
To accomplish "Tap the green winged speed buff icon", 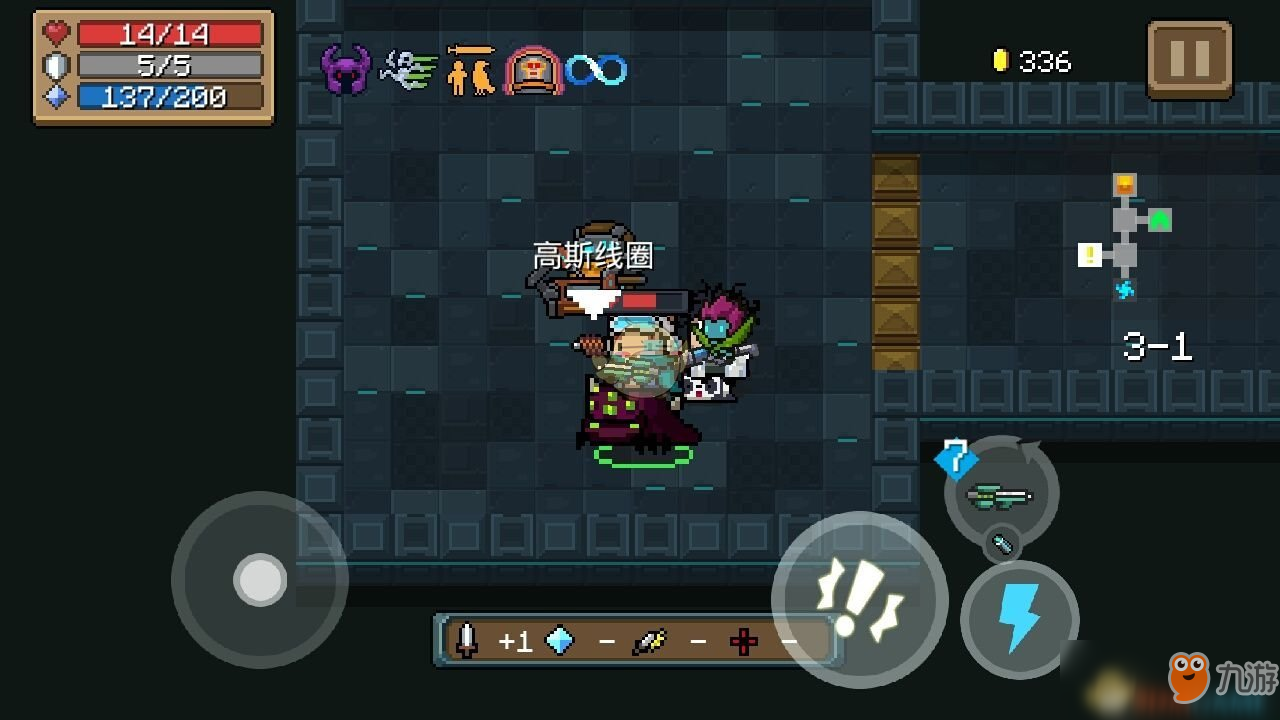I will (x=408, y=70).
